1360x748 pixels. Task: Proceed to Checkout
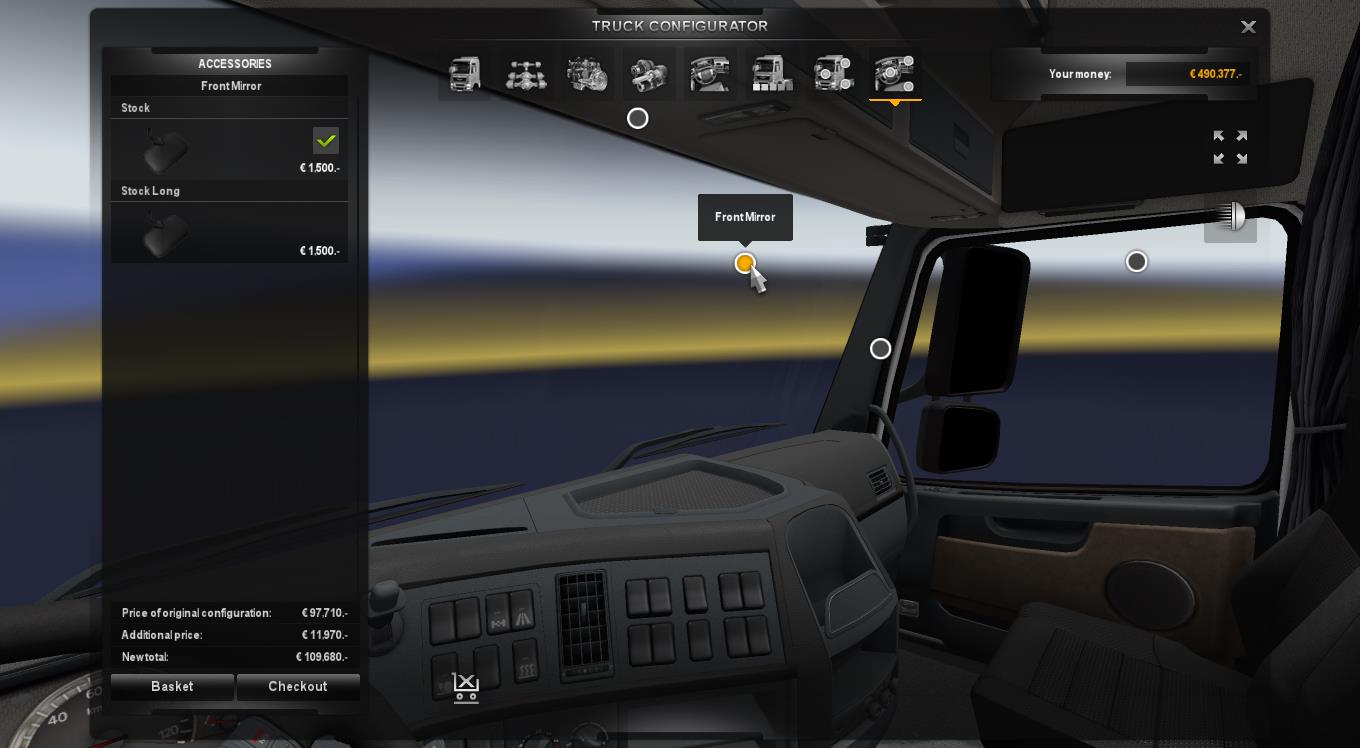298,687
